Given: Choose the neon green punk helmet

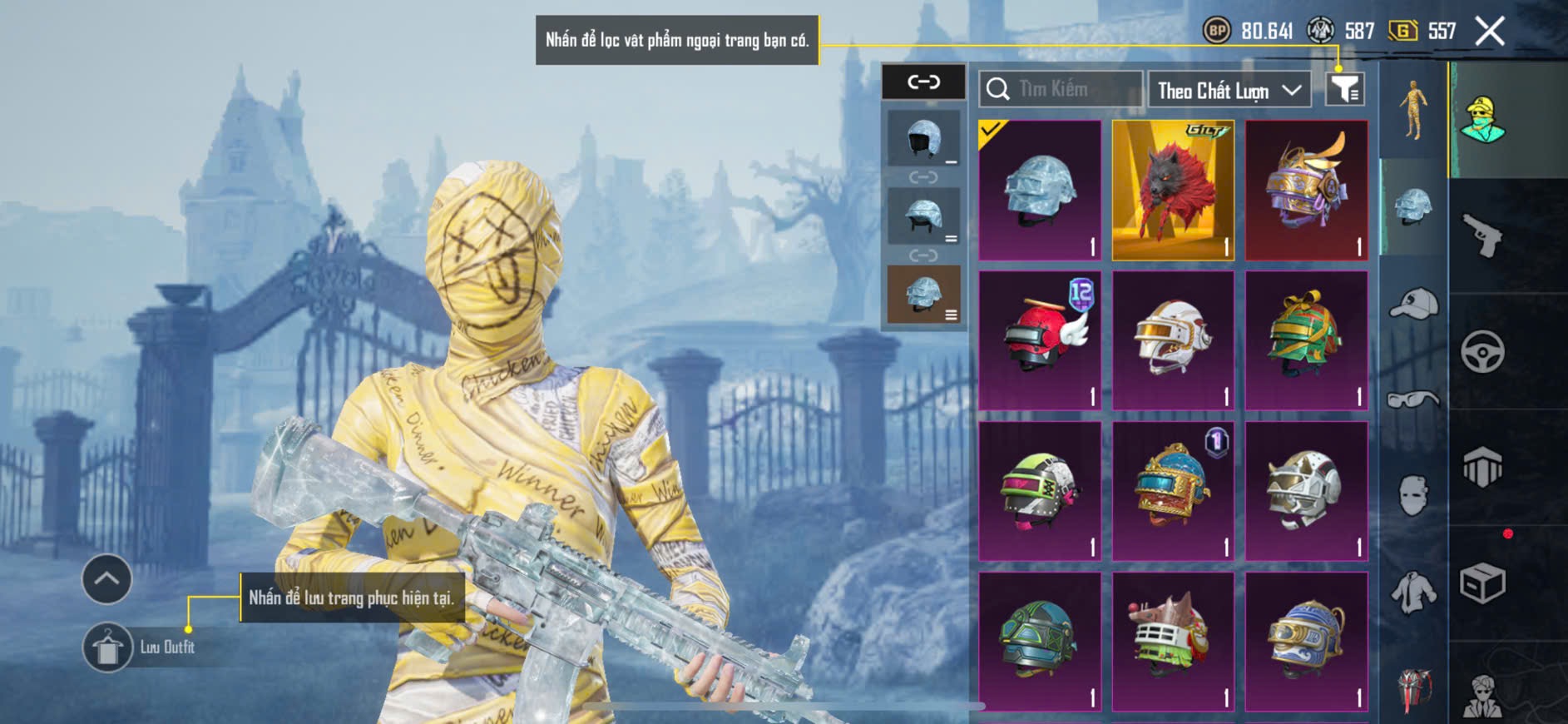Looking at the screenshot, I should (x=1040, y=491).
